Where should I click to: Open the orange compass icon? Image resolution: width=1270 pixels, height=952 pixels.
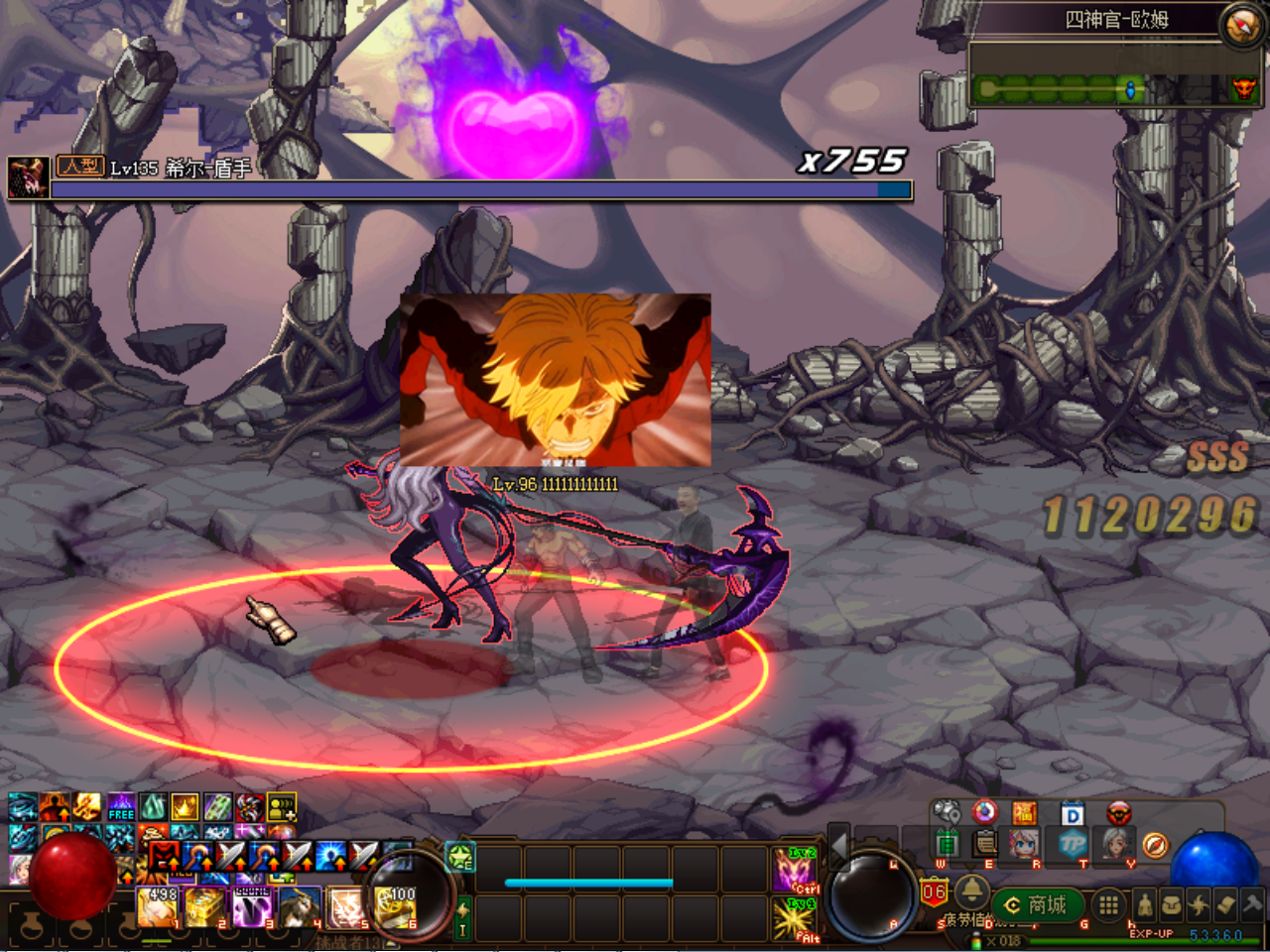point(1155,845)
